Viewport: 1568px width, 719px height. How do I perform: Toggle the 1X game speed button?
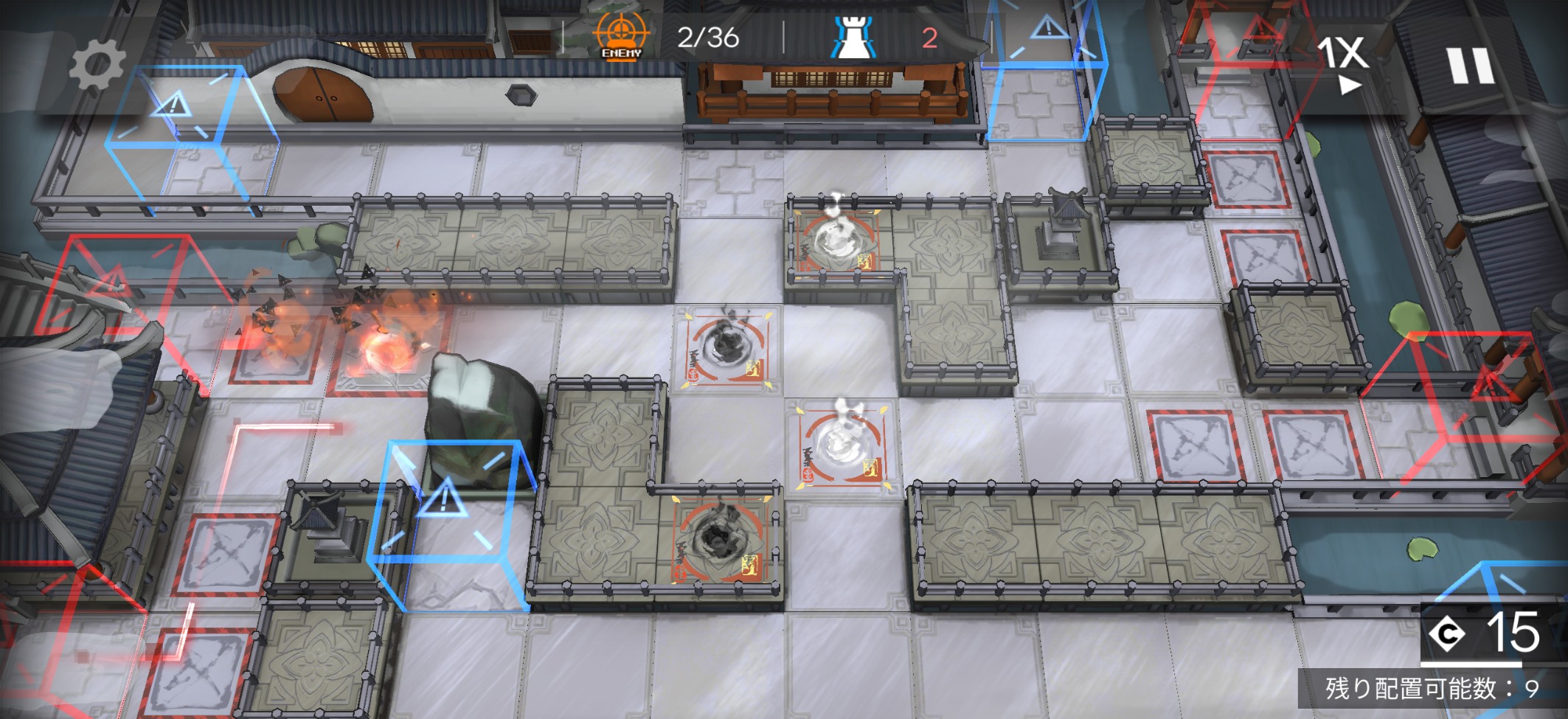pyautogui.click(x=1345, y=64)
